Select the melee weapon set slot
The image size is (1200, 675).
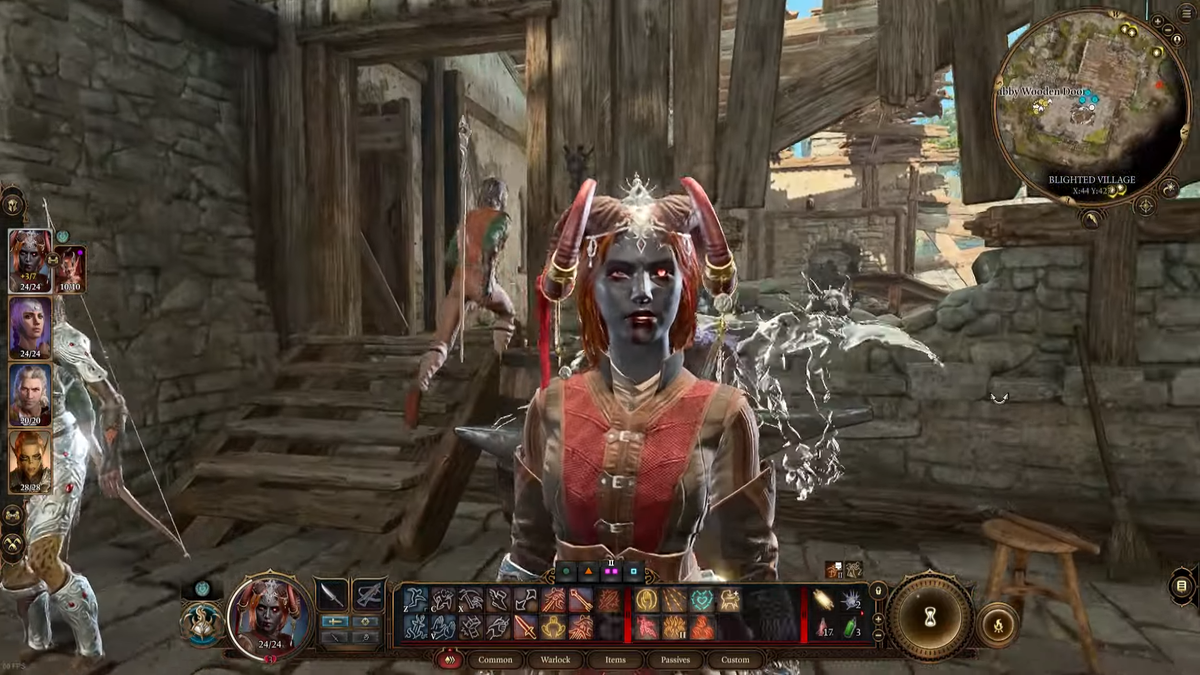coord(332,595)
